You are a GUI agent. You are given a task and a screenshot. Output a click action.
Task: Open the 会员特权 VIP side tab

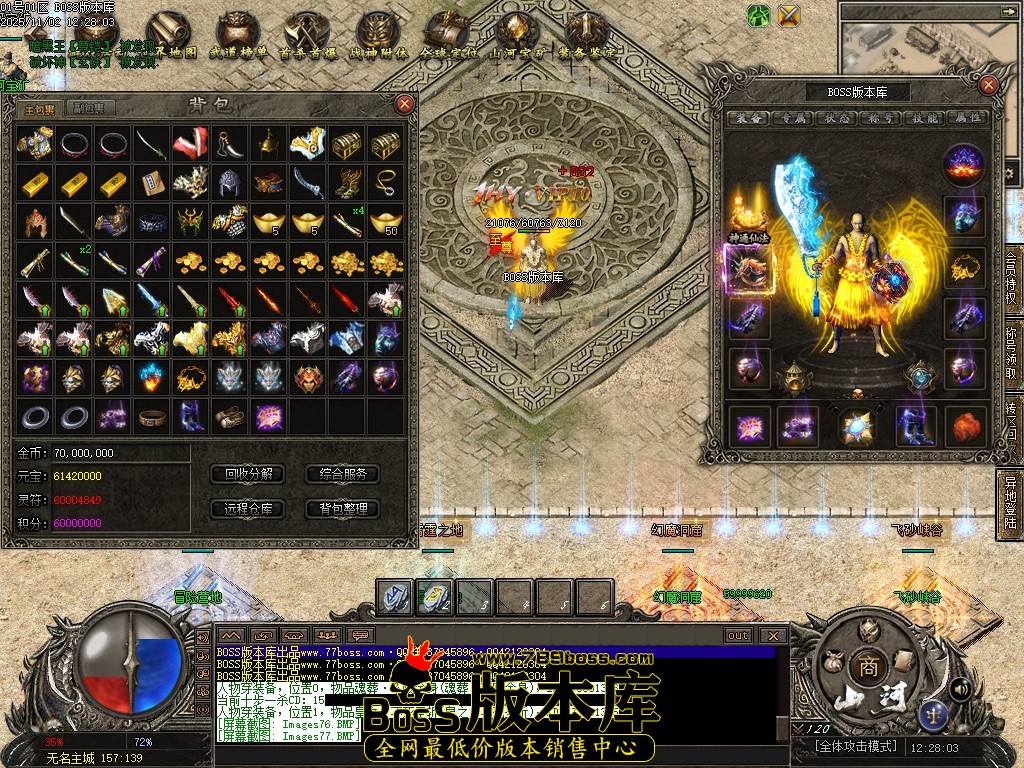(x=1011, y=283)
